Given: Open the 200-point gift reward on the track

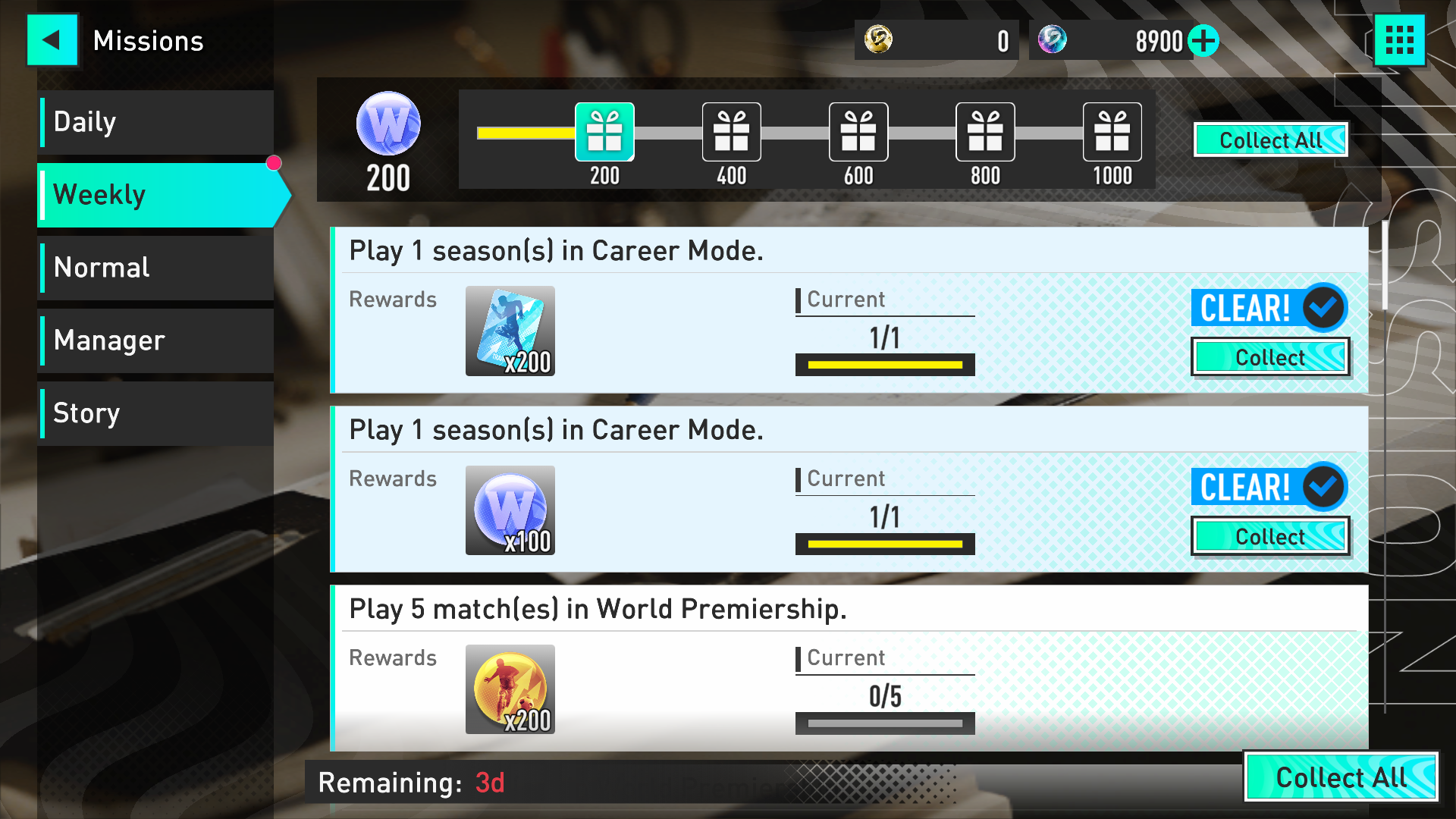Looking at the screenshot, I should pos(604,132).
